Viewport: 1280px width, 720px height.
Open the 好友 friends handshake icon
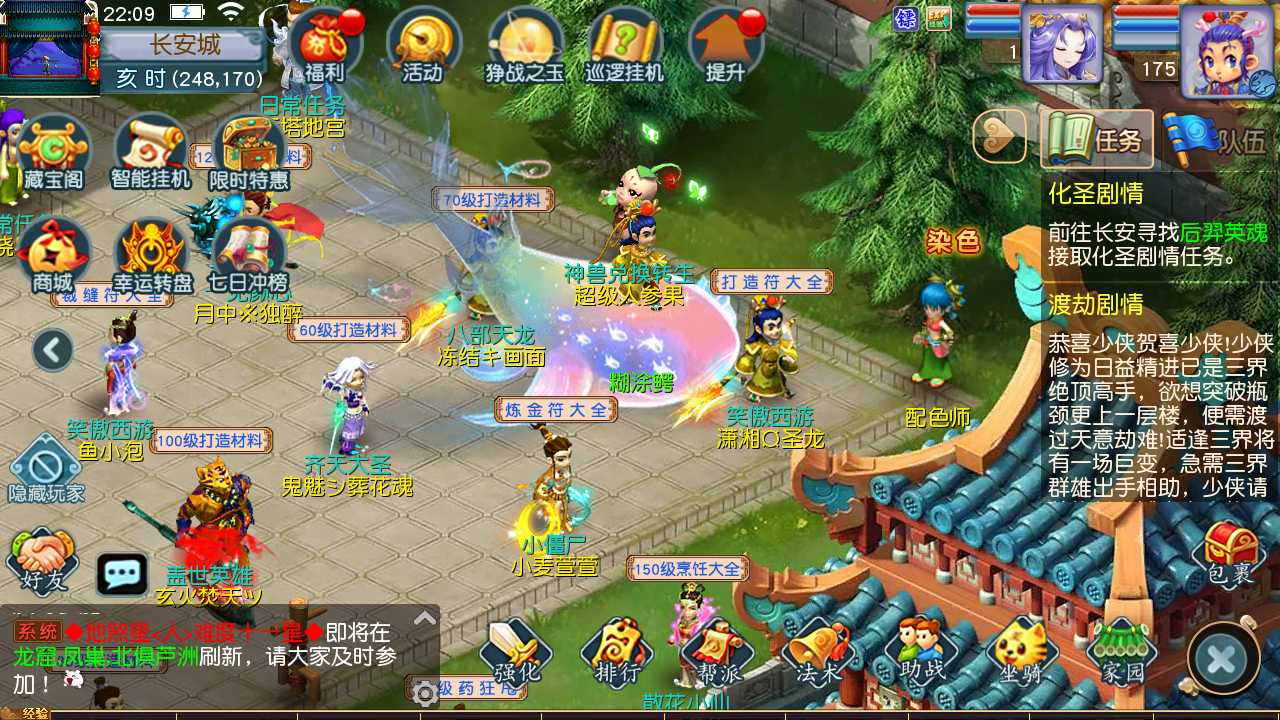[x=43, y=560]
